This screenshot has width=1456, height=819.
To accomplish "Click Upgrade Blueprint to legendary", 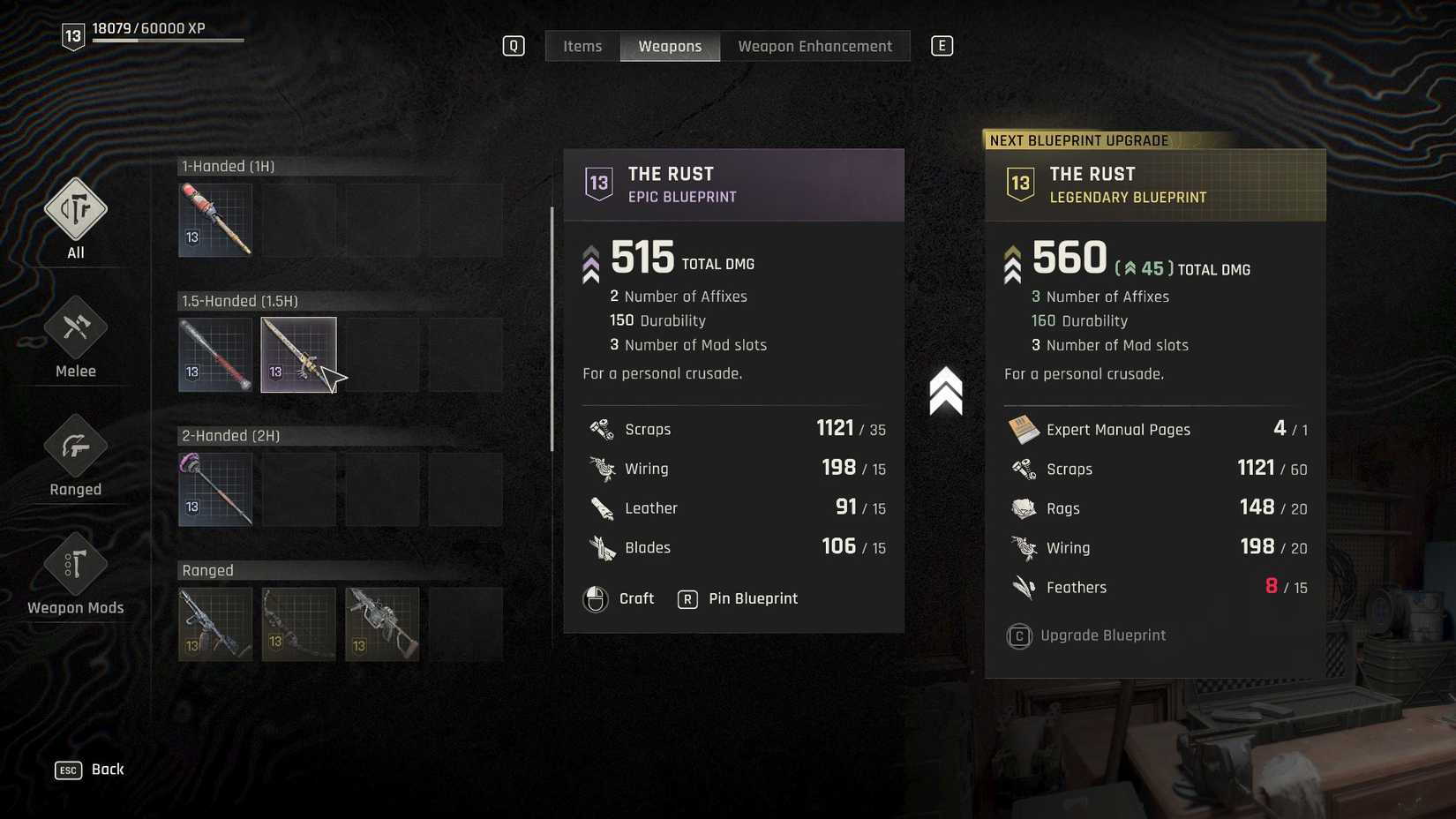I will coord(1087,635).
